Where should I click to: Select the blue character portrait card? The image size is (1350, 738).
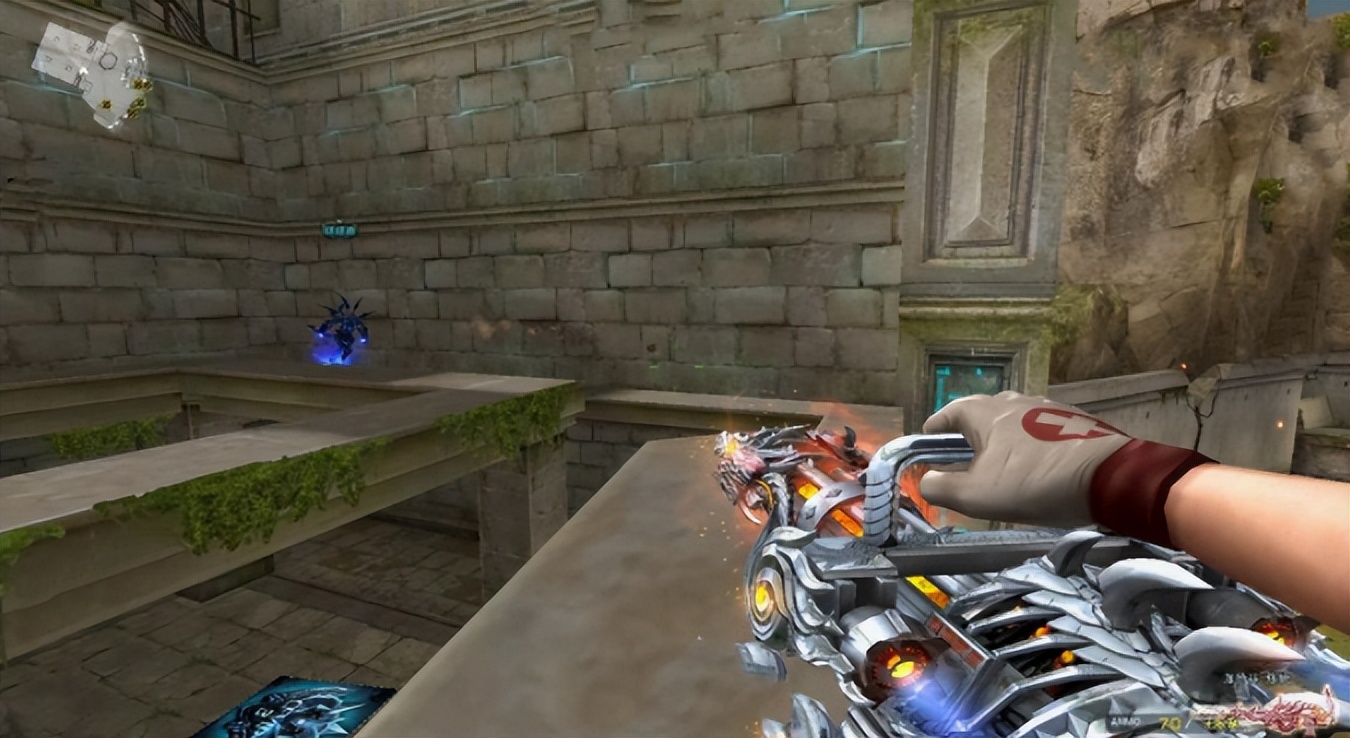pyautogui.click(x=292, y=709)
